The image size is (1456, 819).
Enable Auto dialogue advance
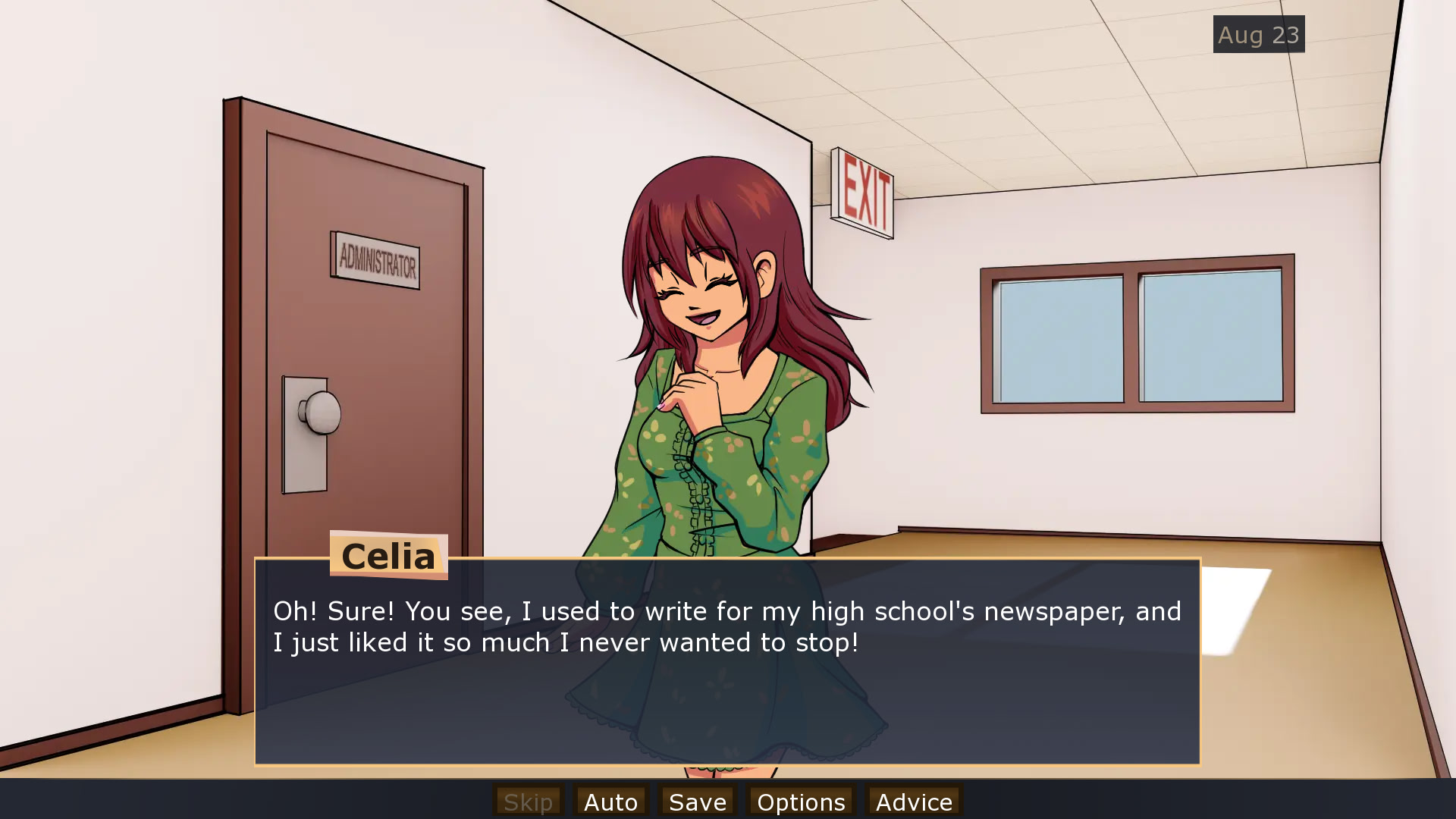click(x=610, y=802)
